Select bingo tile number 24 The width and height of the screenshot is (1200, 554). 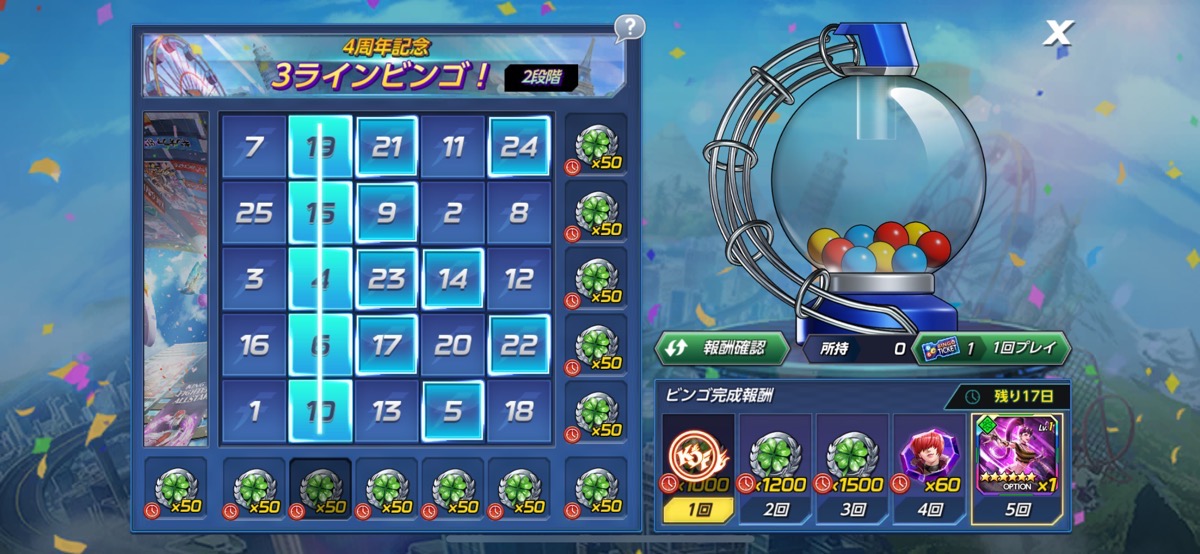pyautogui.click(x=519, y=148)
